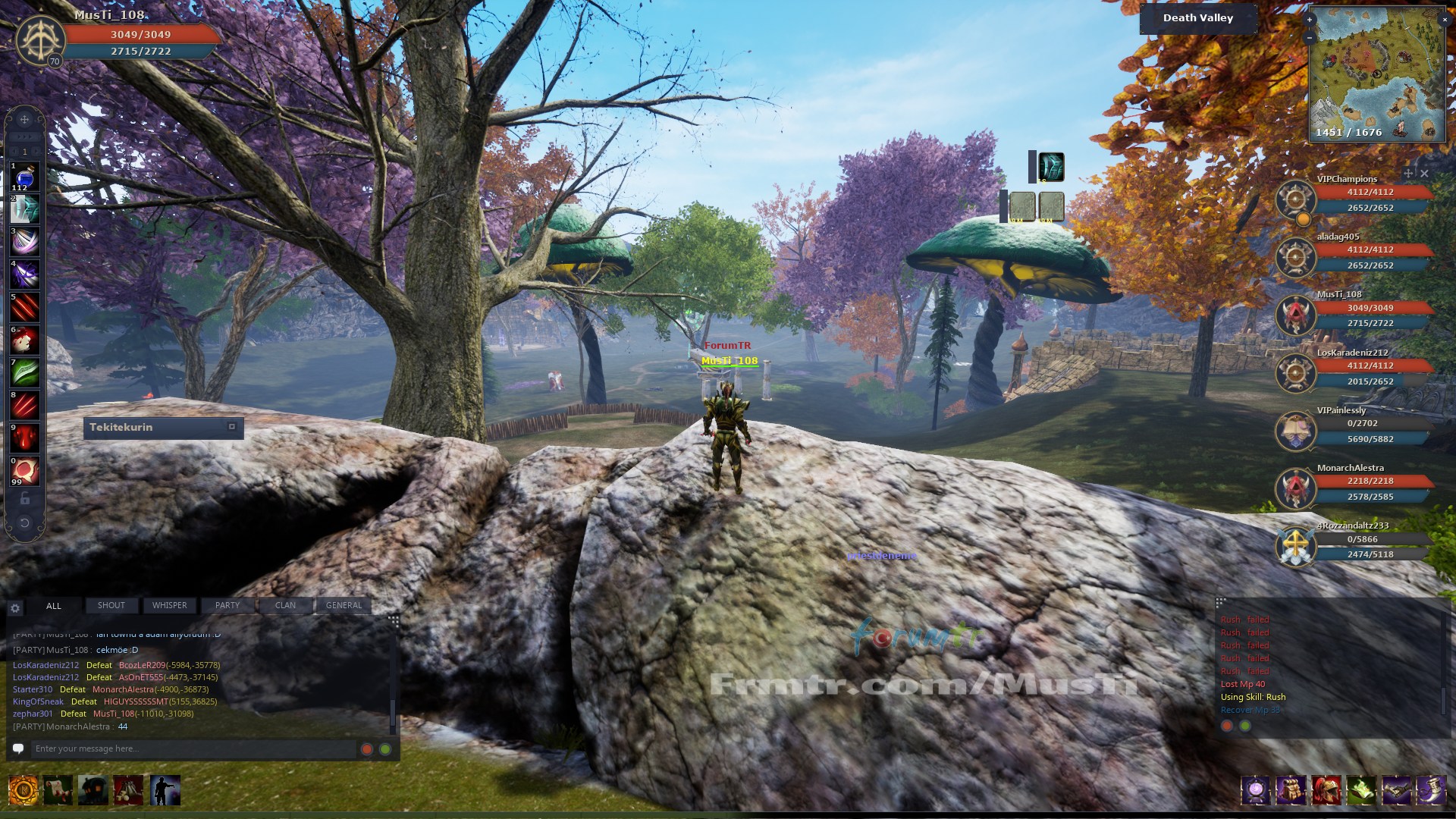
Task: Select party member MonarchAlestra
Action: click(1350, 468)
